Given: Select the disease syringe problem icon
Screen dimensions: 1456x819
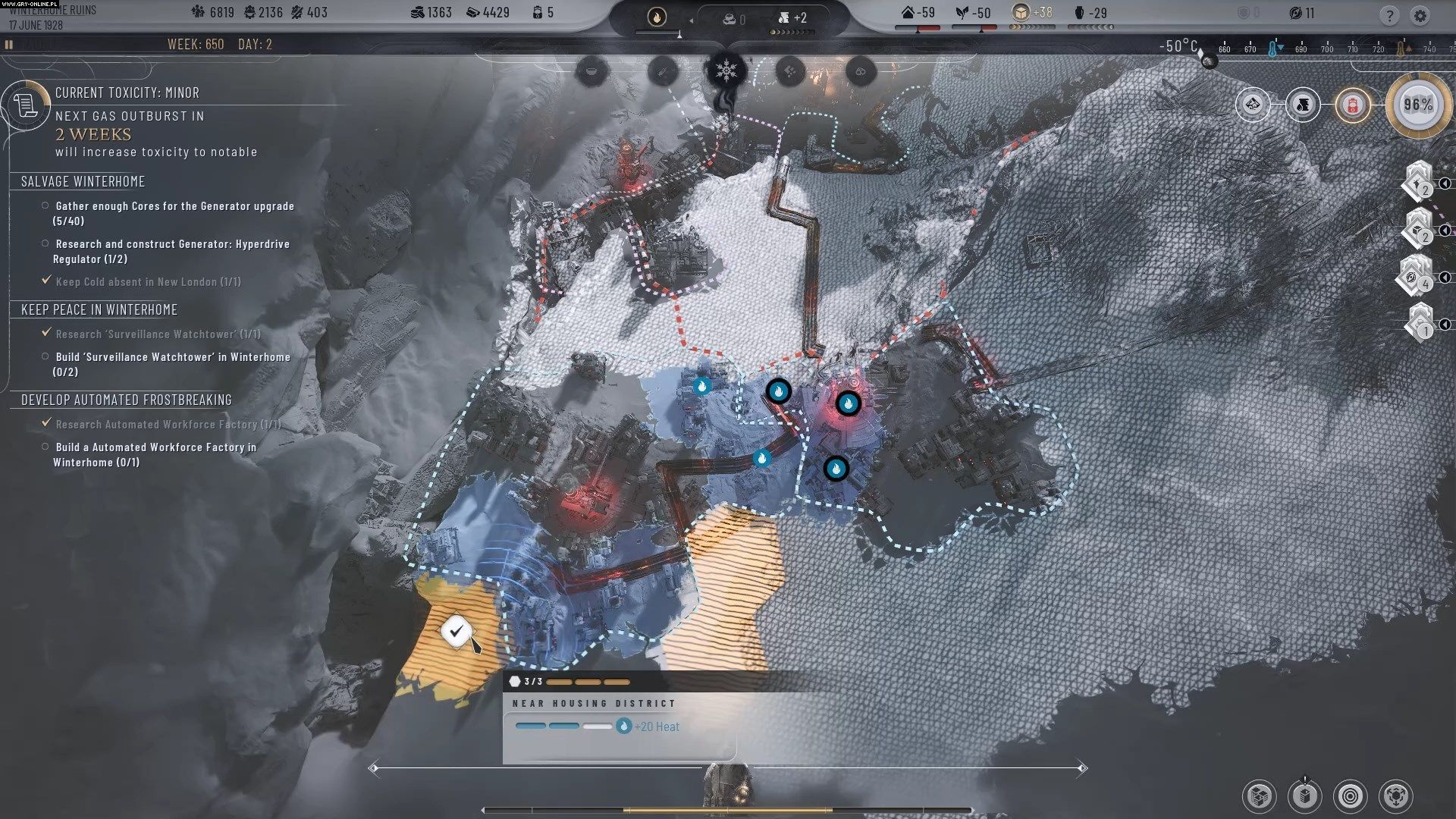Looking at the screenshot, I should pos(662,71).
